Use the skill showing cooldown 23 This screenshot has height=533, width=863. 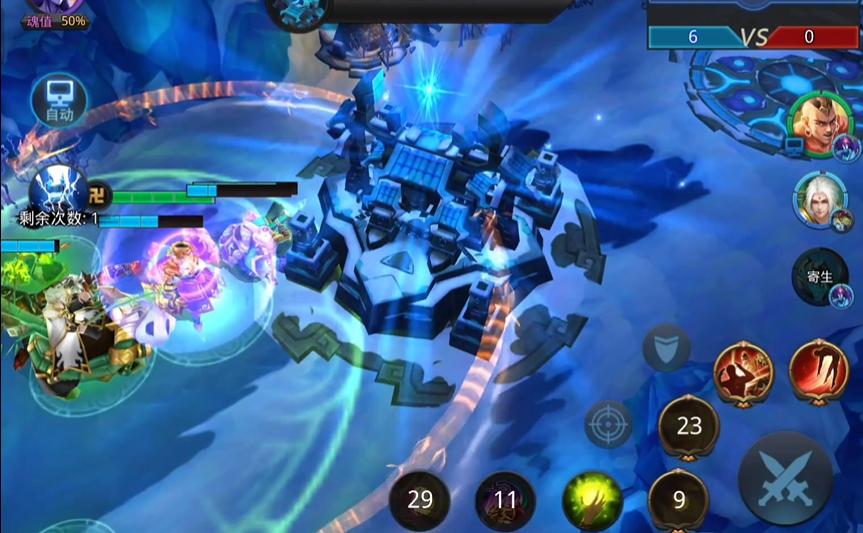(689, 427)
